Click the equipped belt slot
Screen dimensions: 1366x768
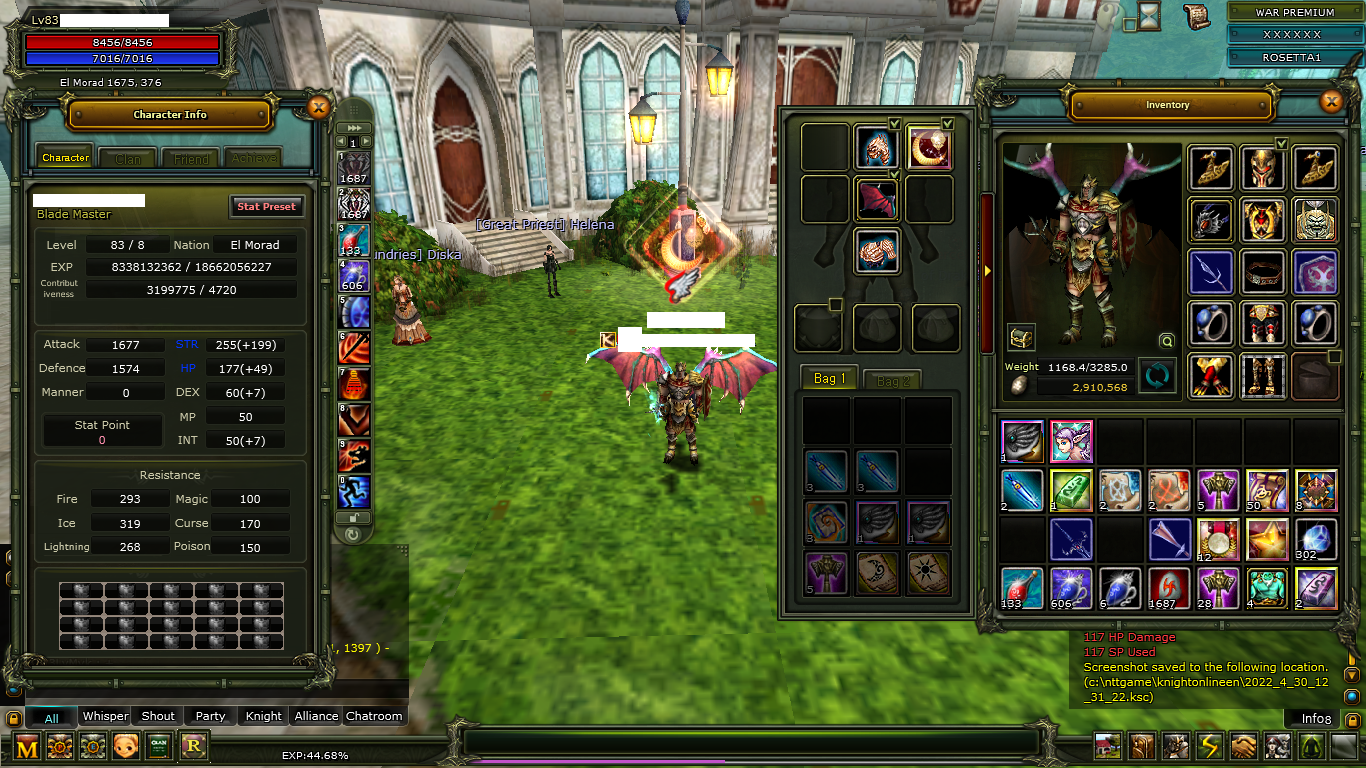[x=1262, y=272]
